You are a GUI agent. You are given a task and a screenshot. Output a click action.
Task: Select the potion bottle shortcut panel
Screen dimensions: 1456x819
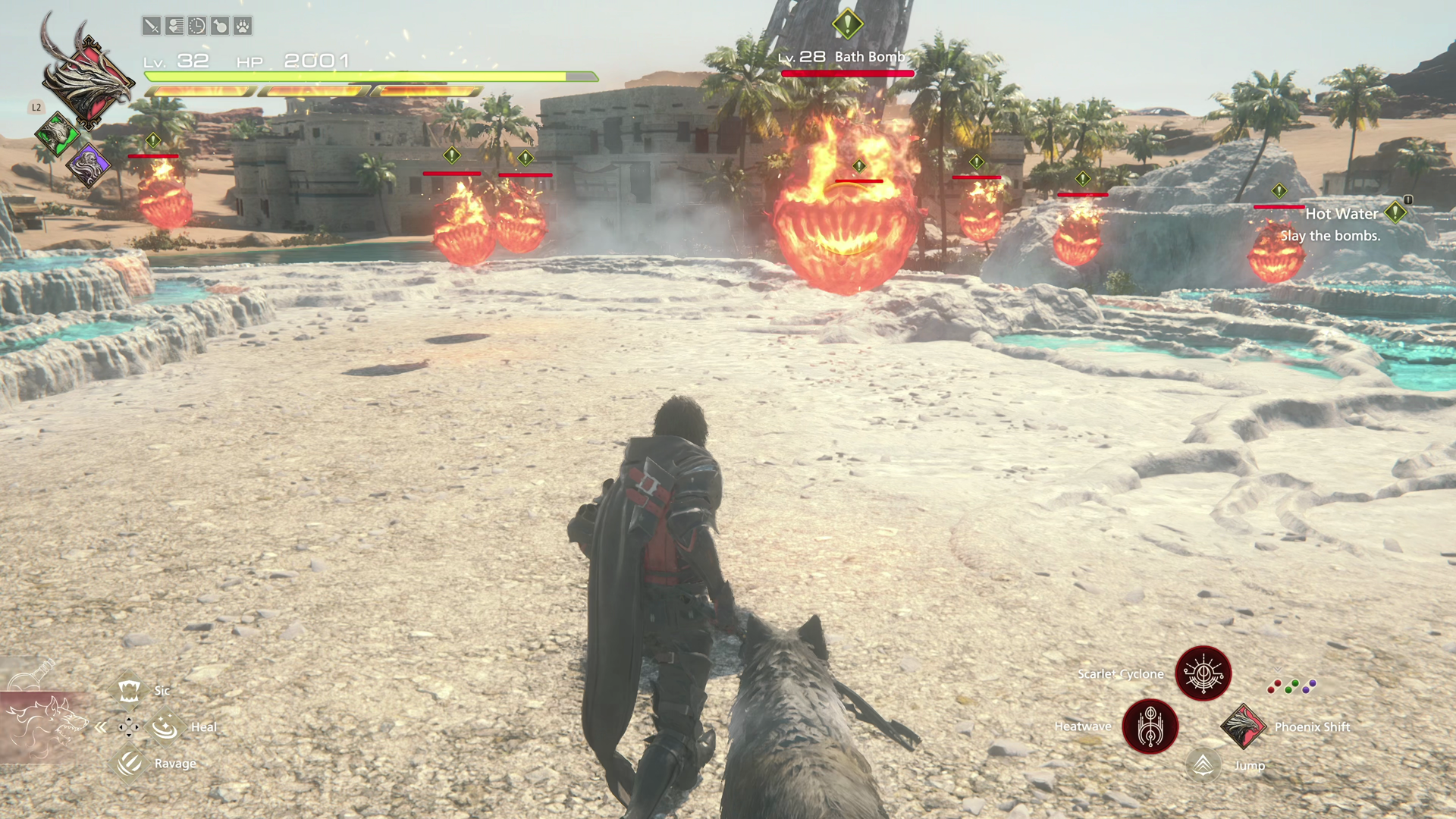pyautogui.click(x=30, y=675)
